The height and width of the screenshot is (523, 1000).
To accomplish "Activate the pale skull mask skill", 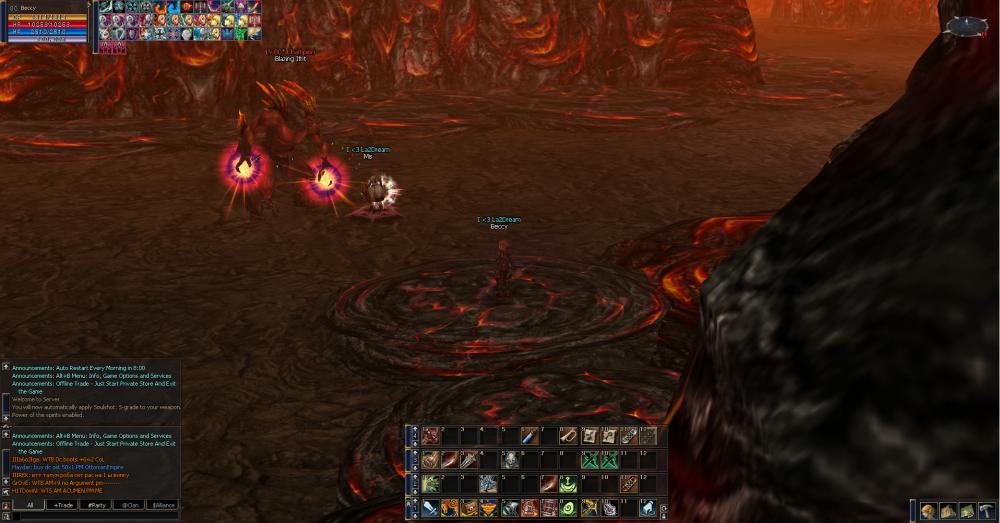I will point(509,460).
